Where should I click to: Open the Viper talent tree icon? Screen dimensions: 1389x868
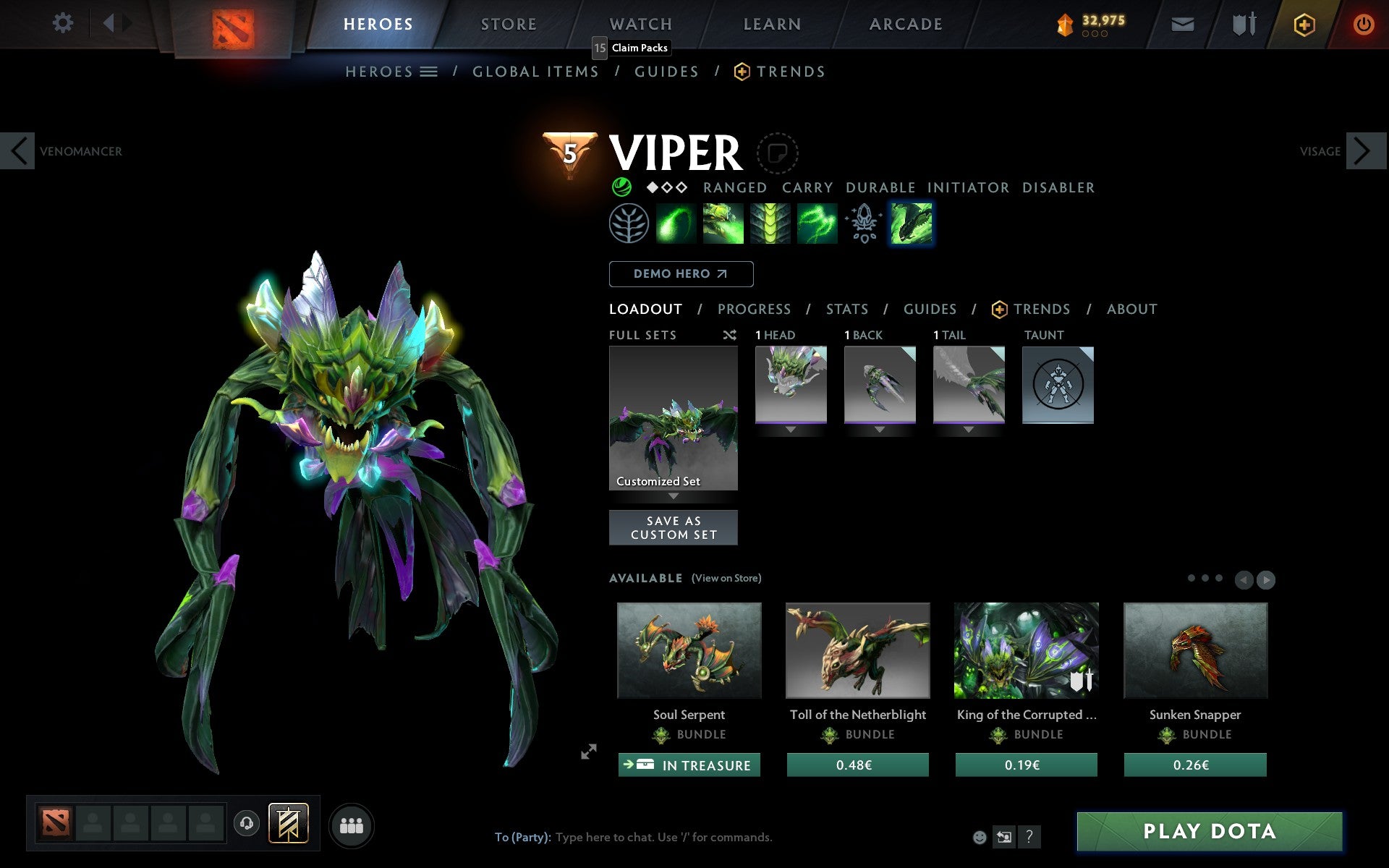pos(629,224)
